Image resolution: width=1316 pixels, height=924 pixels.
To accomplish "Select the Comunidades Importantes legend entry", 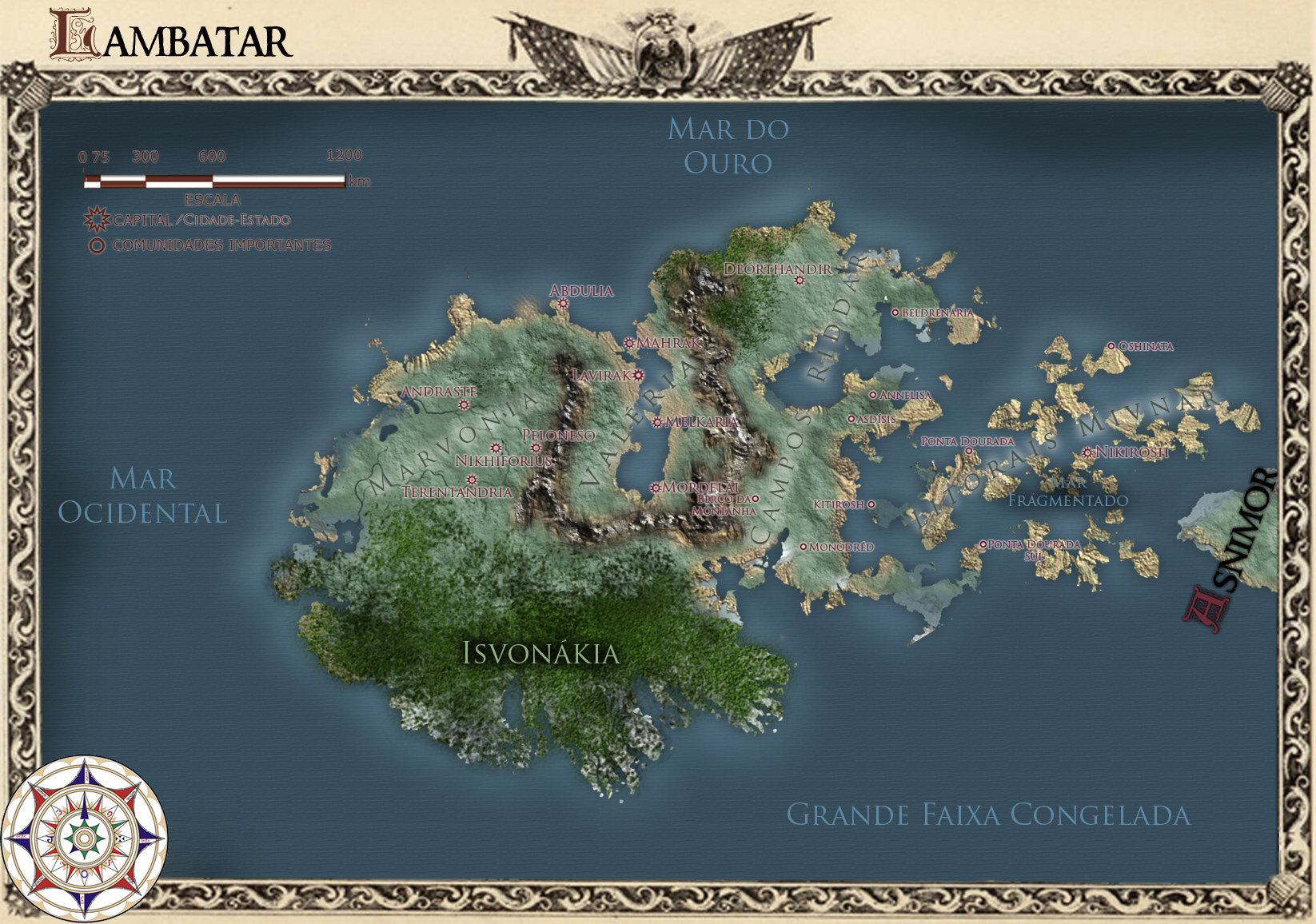I will click(97, 245).
